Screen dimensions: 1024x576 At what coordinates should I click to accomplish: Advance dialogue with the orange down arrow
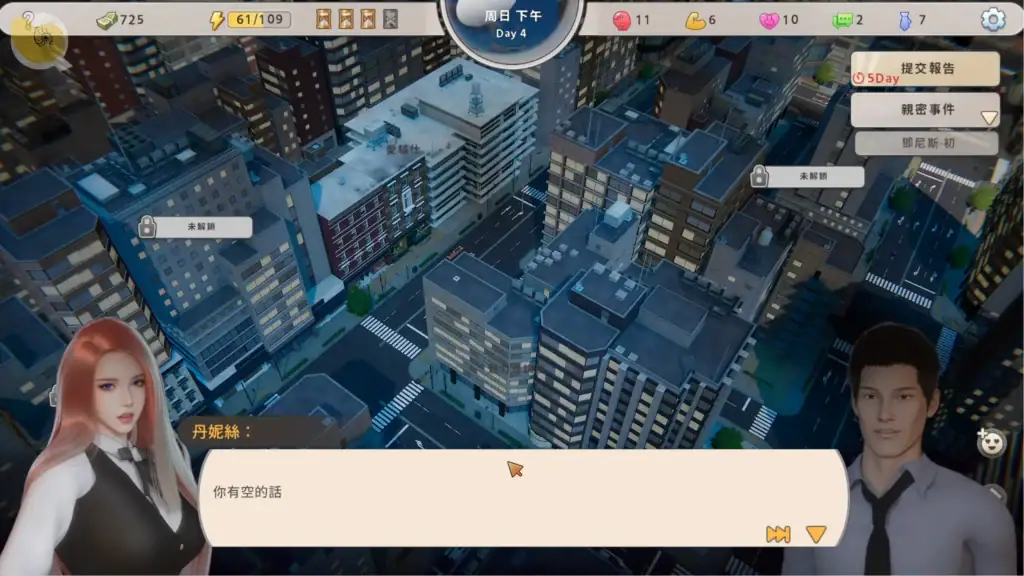coord(816,534)
